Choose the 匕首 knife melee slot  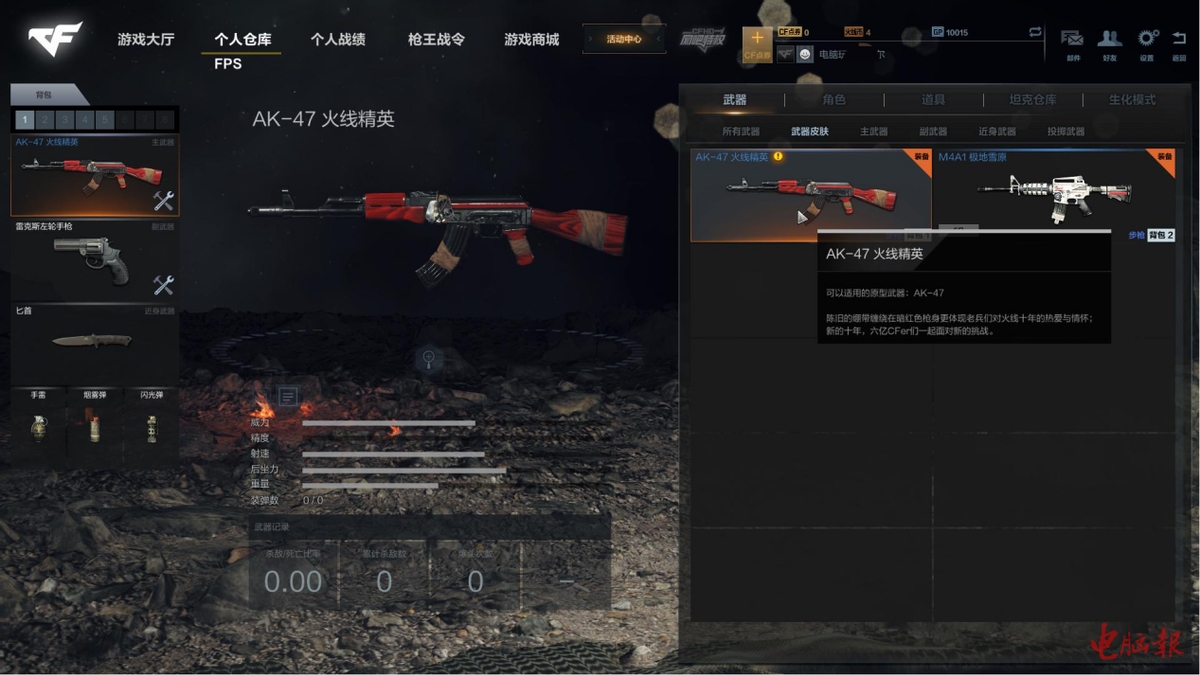[x=94, y=343]
